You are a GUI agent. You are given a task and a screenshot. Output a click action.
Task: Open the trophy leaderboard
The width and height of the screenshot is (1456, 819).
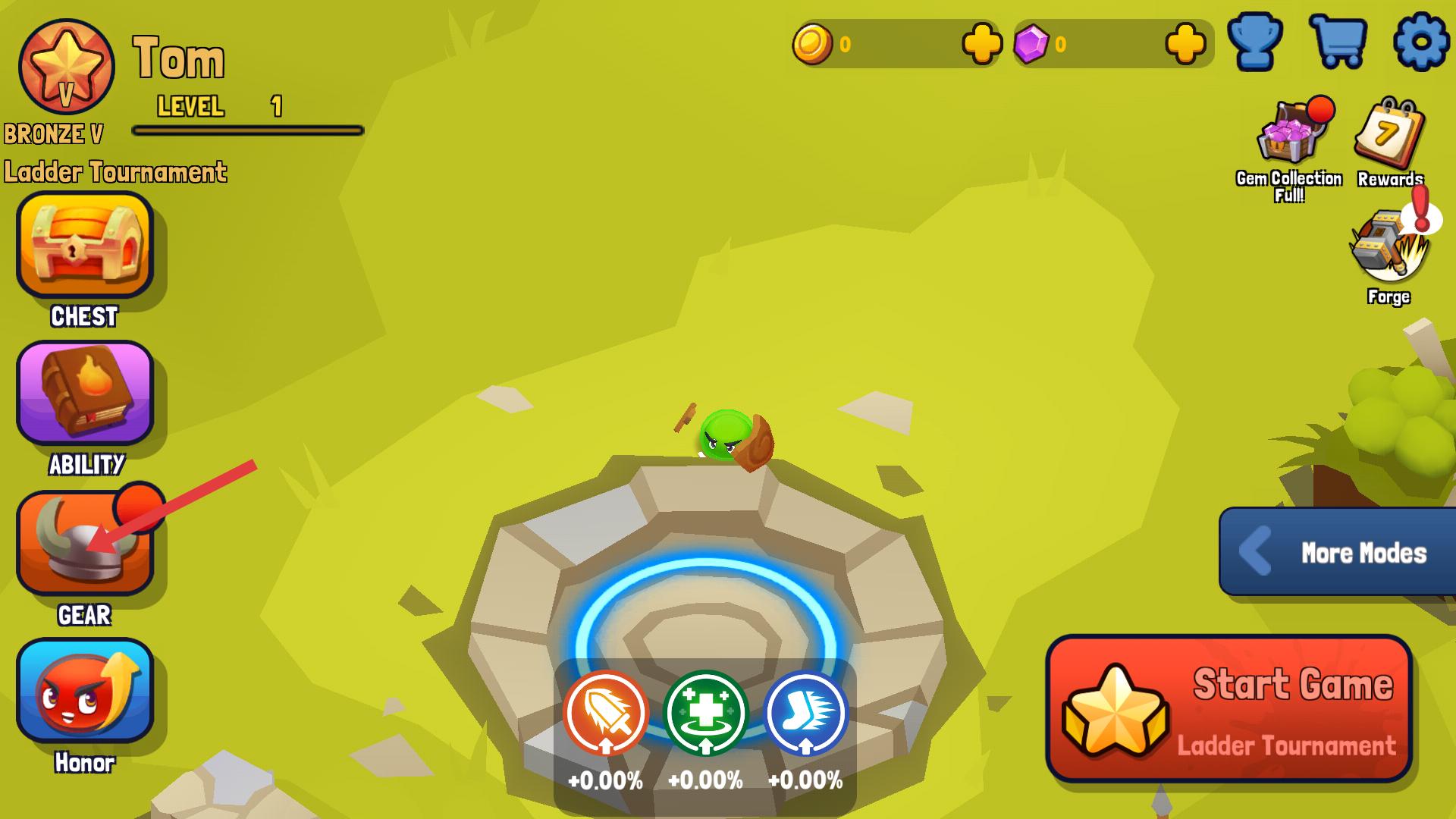(1255, 42)
